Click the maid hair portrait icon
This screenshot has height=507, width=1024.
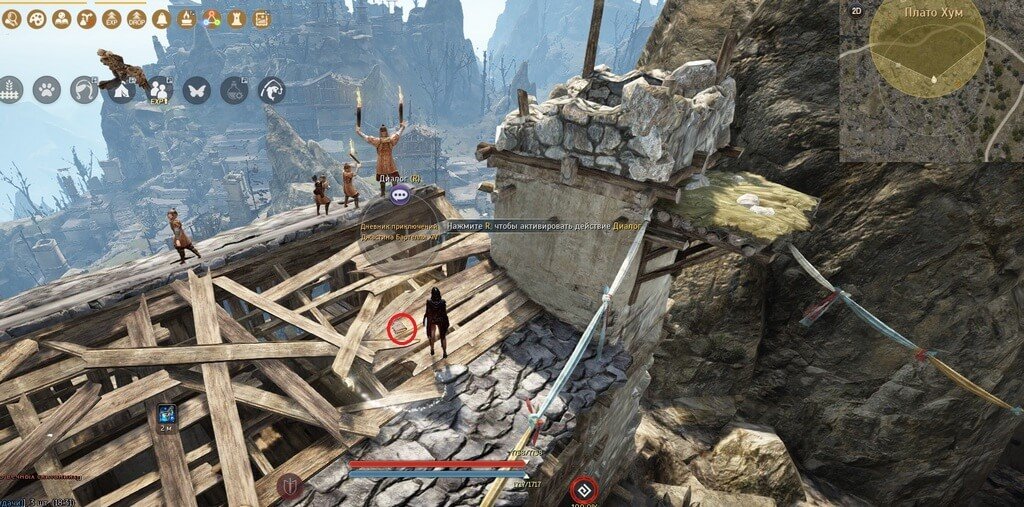pos(84,90)
